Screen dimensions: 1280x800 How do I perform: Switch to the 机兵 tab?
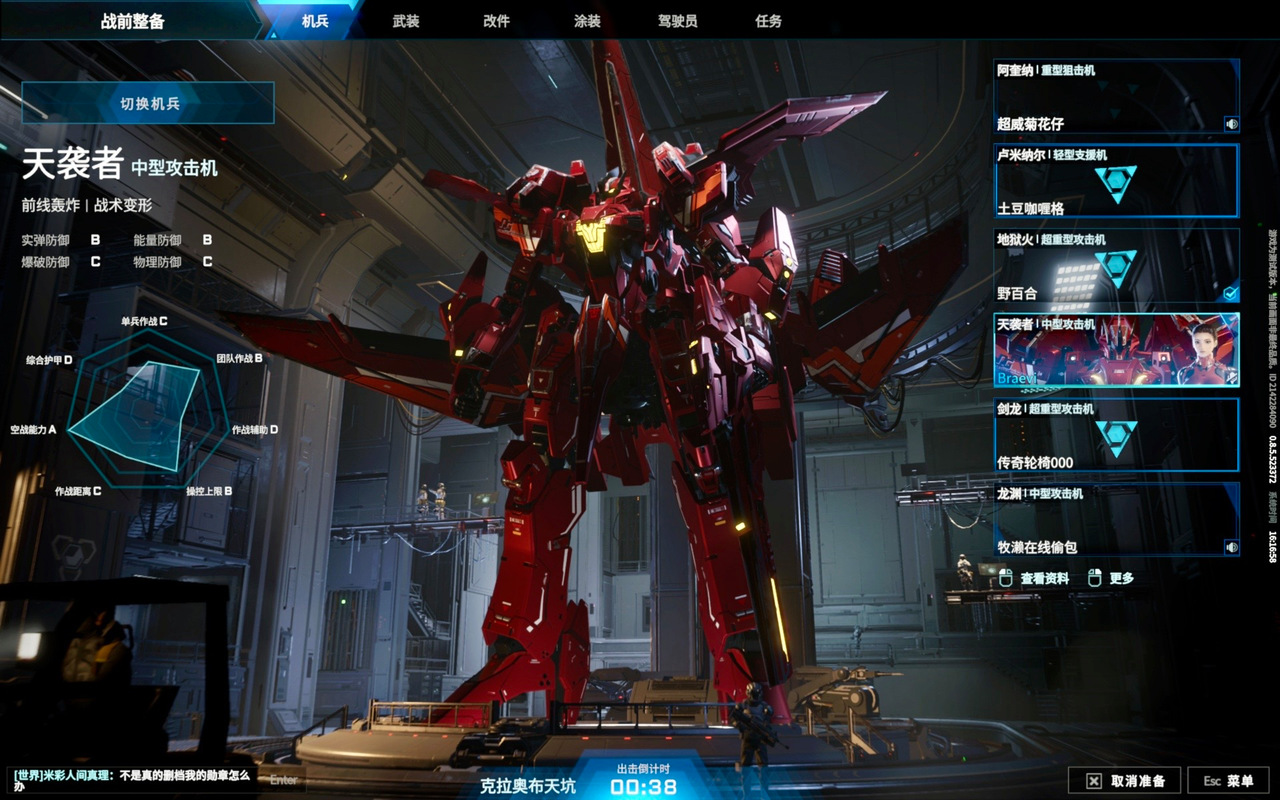[x=314, y=20]
